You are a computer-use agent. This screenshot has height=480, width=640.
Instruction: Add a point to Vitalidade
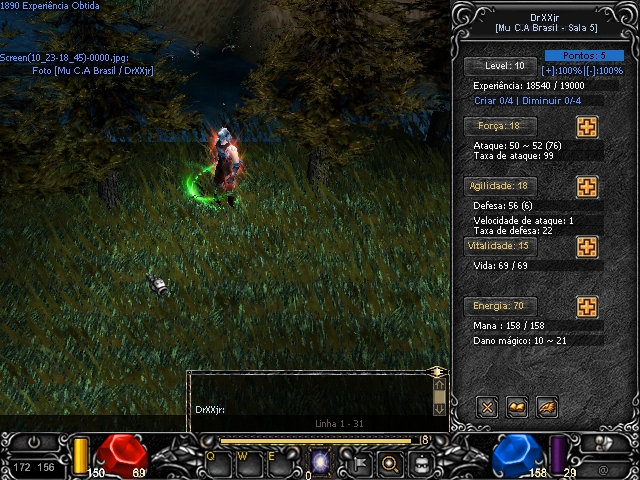[587, 247]
